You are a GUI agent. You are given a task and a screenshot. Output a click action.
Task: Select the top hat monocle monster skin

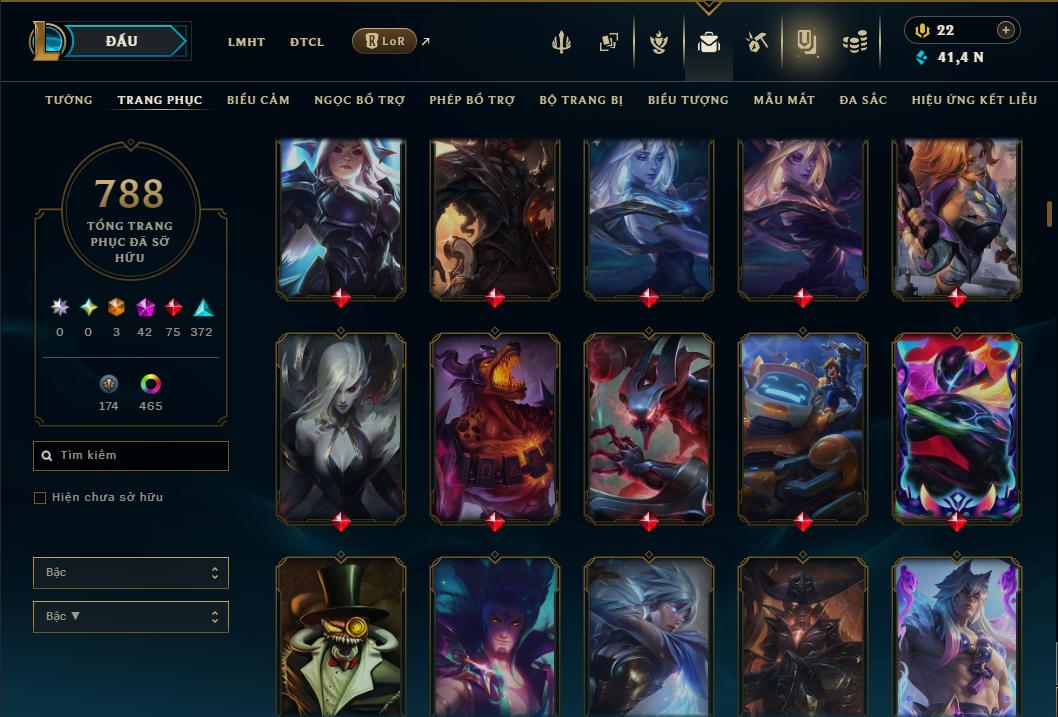pos(341,635)
